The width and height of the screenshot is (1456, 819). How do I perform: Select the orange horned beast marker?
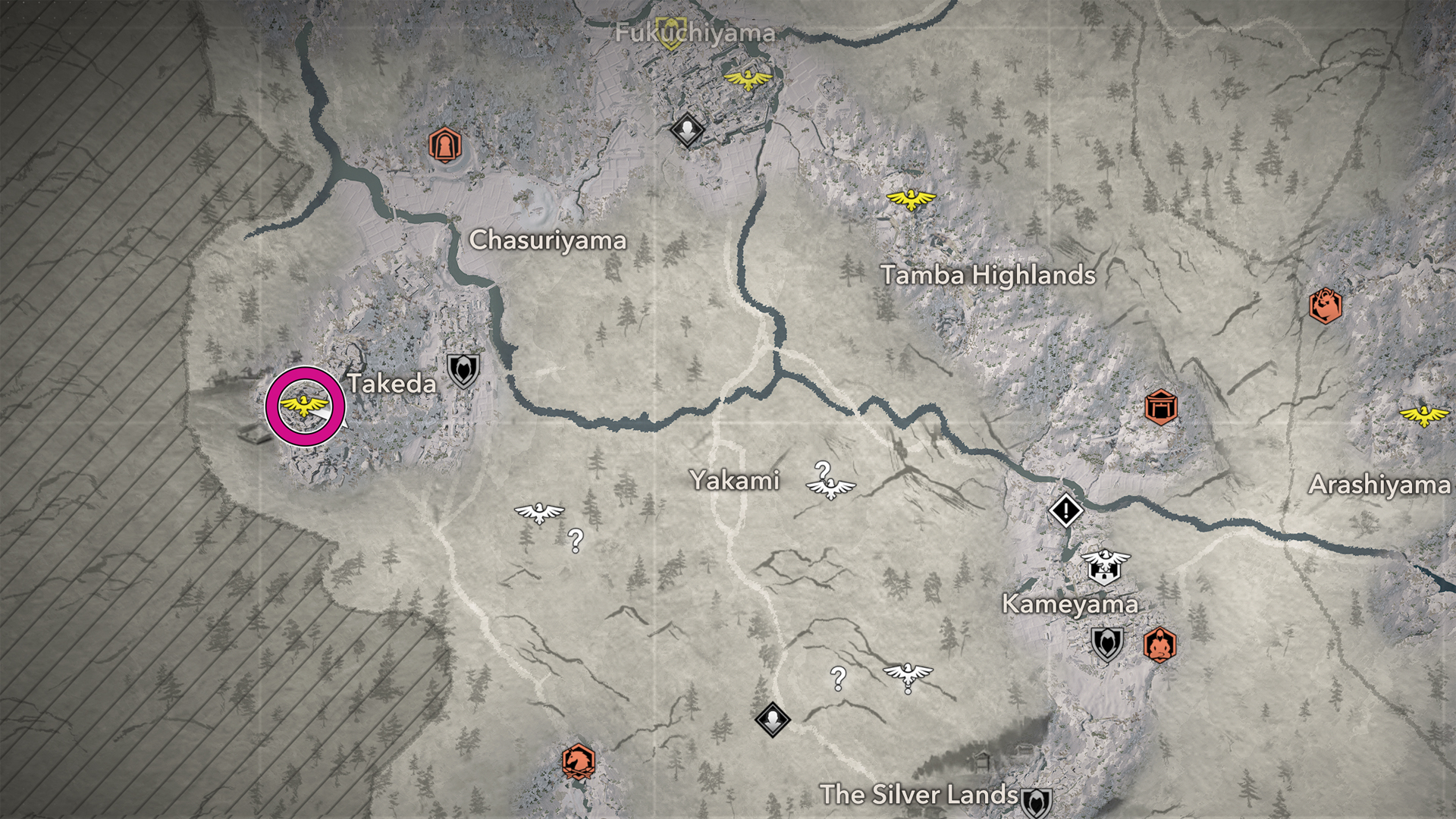point(1325,306)
